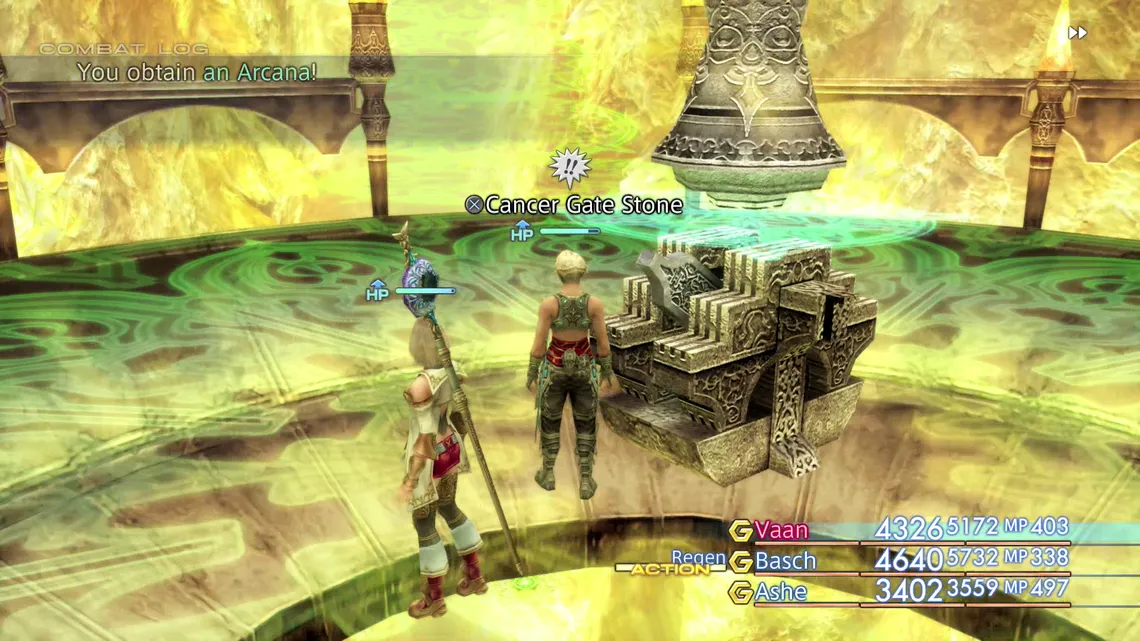Toggle the fast-forward speed icon

coord(1077,33)
